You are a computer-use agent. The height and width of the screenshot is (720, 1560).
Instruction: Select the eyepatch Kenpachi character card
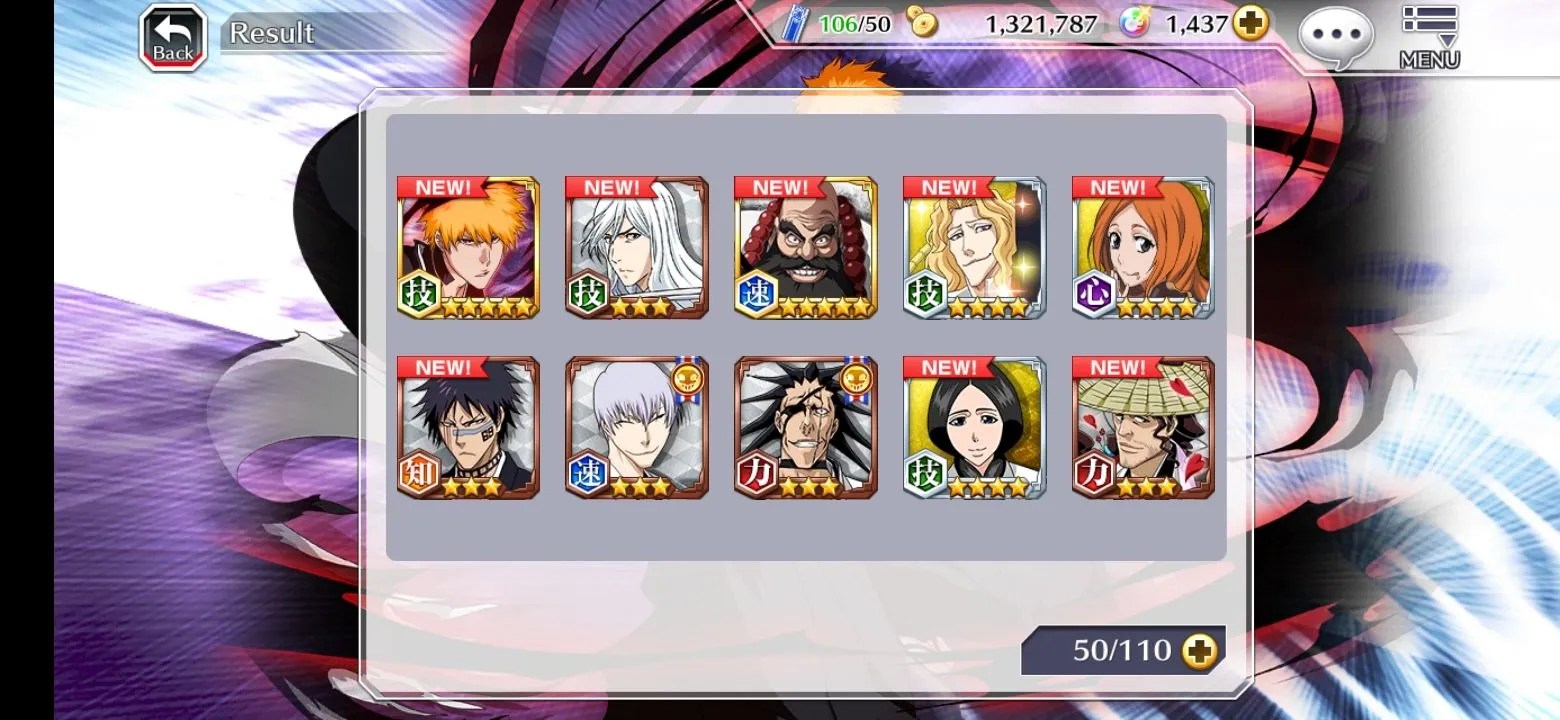(x=806, y=428)
